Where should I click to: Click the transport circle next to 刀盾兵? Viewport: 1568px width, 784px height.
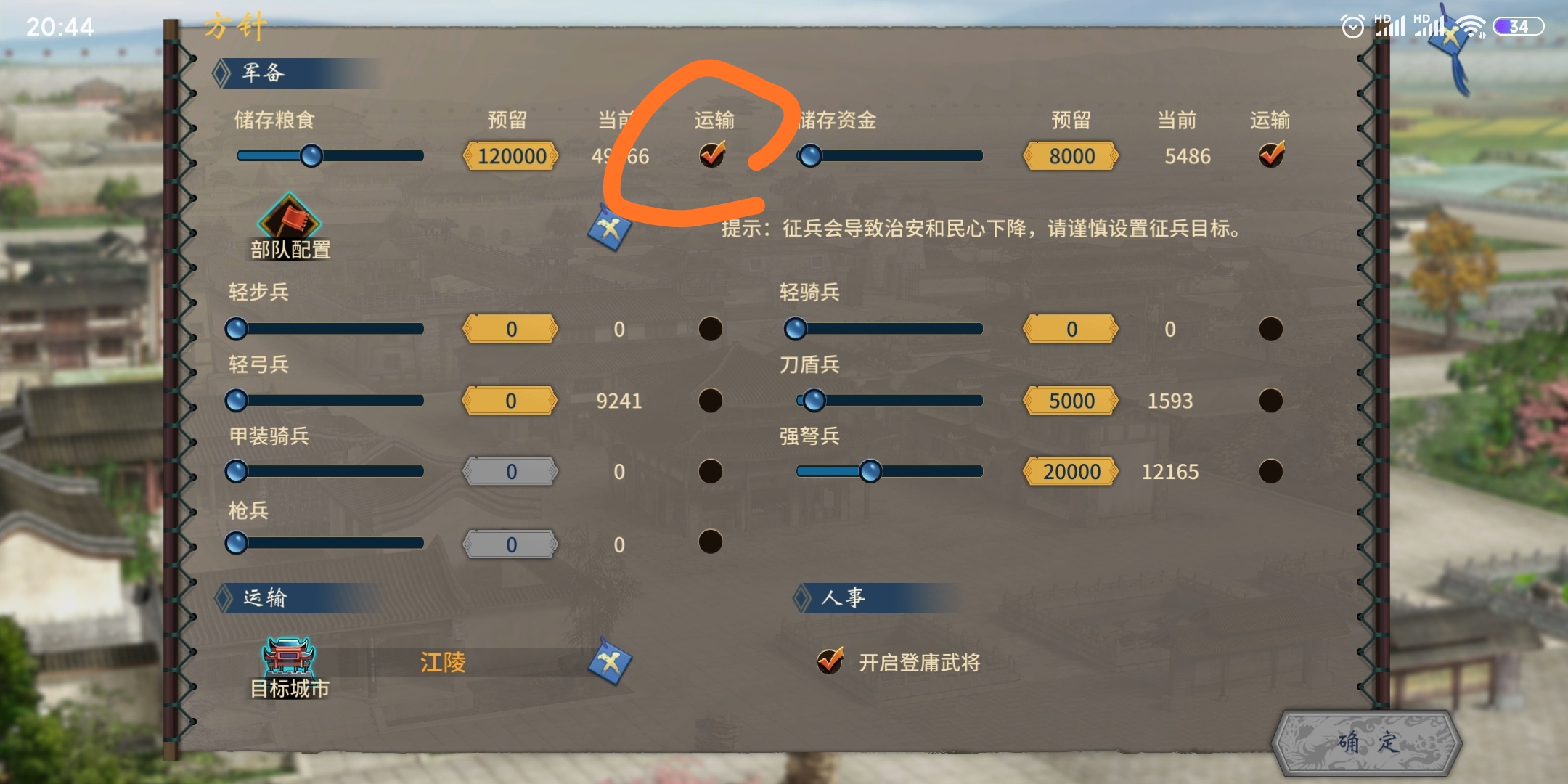coord(1271,400)
